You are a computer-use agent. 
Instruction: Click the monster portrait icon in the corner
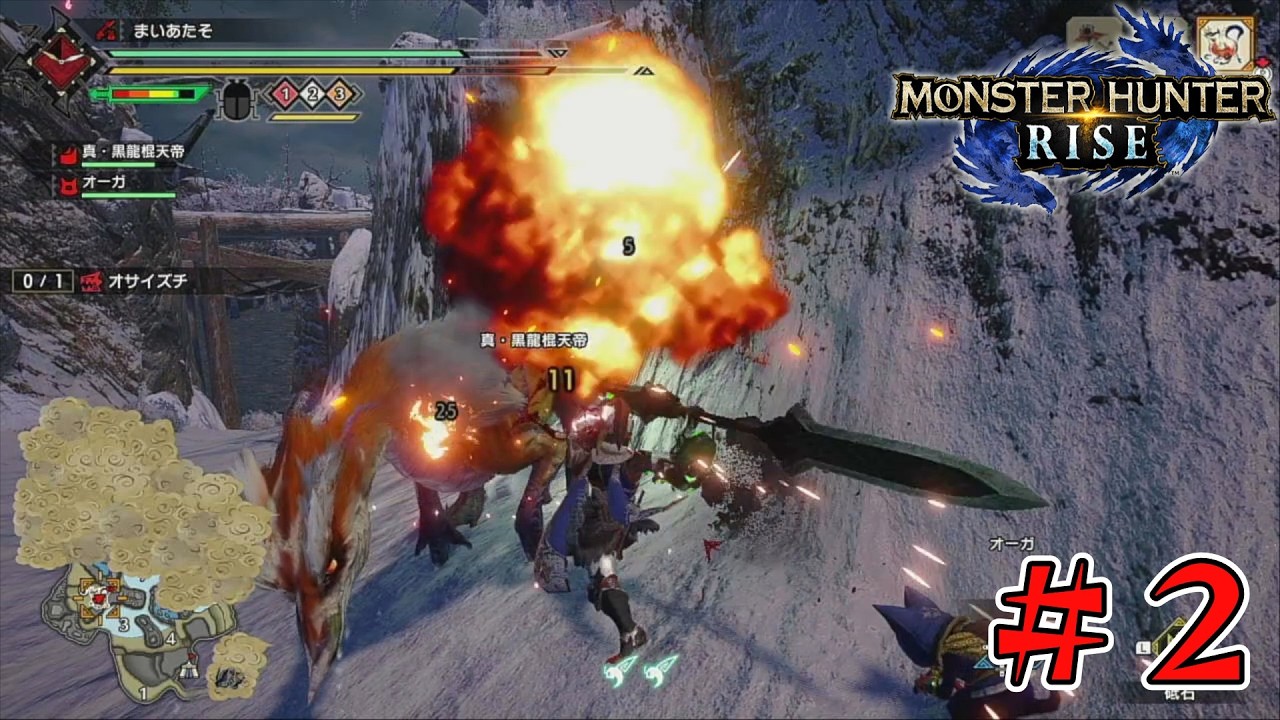[1224, 43]
